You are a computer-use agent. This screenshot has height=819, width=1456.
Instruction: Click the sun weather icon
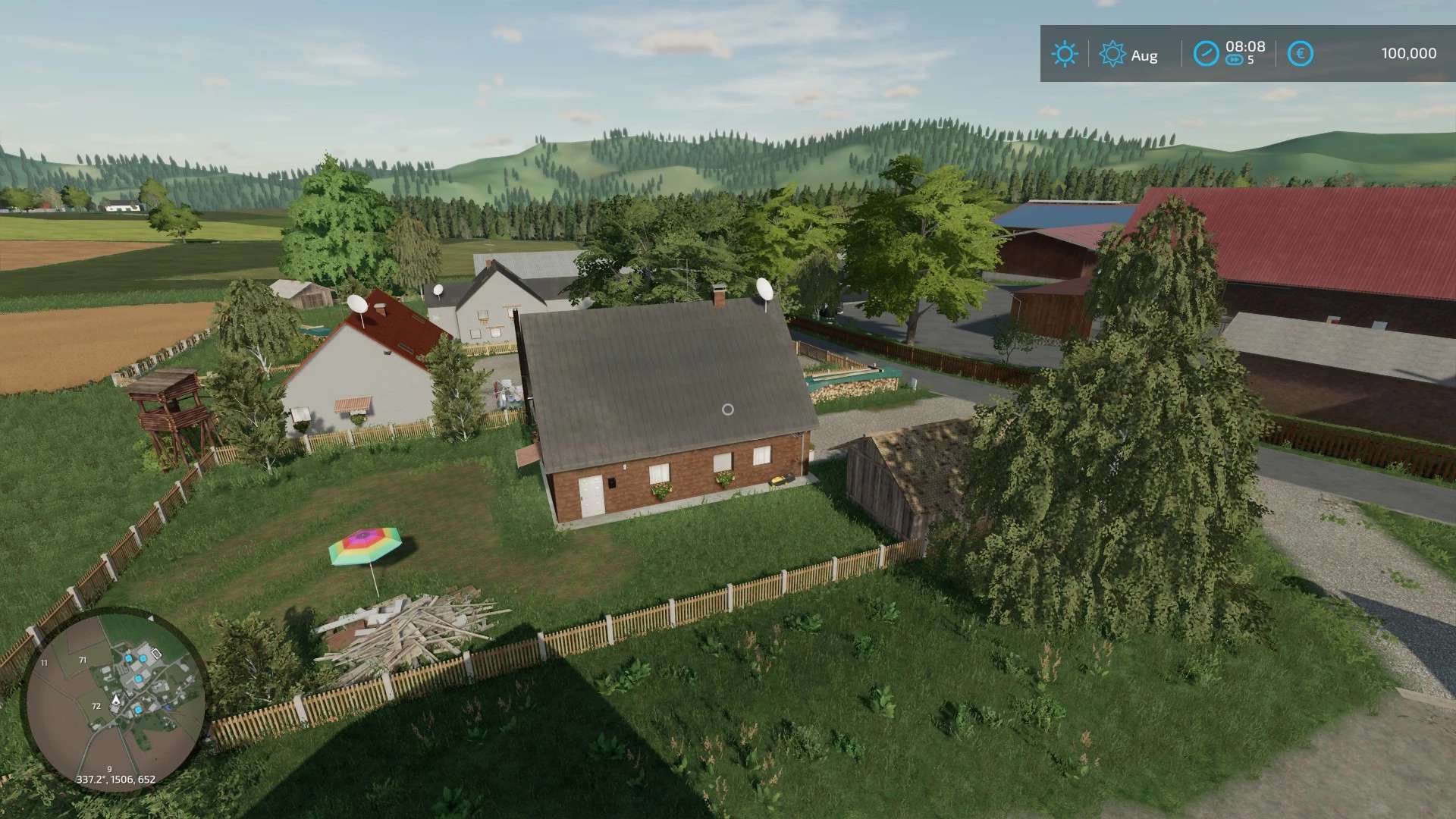(1064, 54)
